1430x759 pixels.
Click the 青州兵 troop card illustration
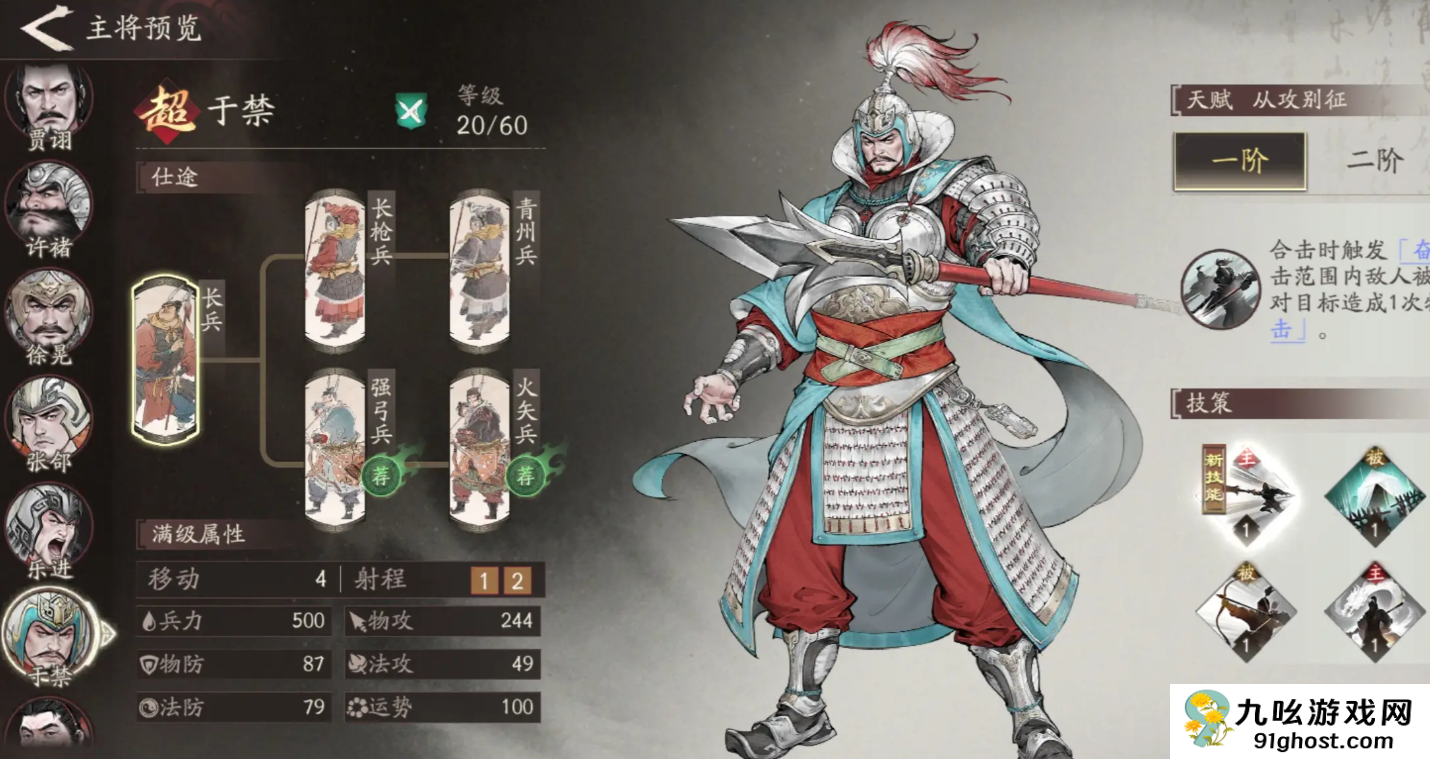tap(480, 270)
